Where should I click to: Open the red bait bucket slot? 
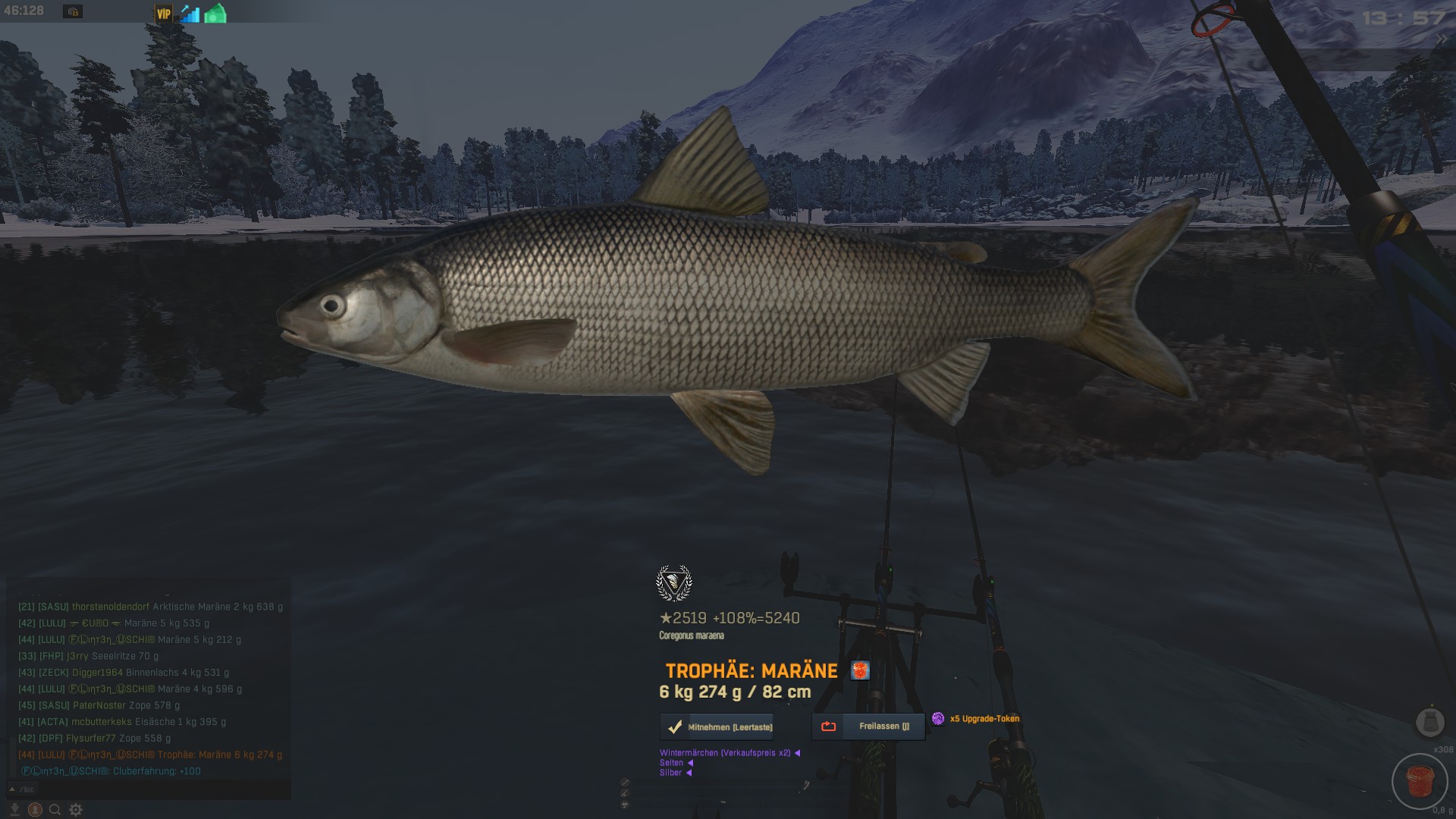[x=1420, y=781]
